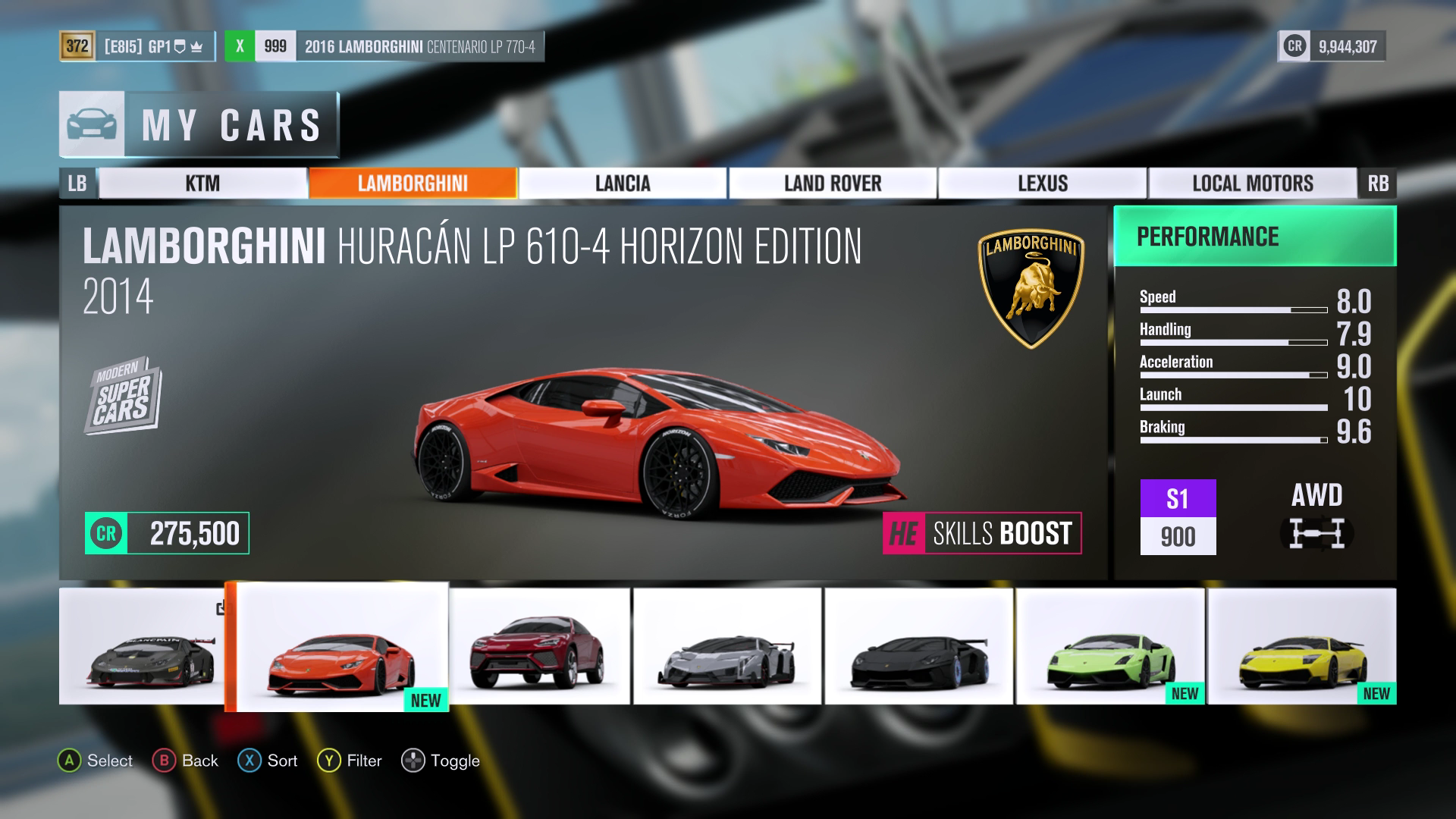Switch to the Land Rover tab
The width and height of the screenshot is (1456, 819).
[x=833, y=184]
